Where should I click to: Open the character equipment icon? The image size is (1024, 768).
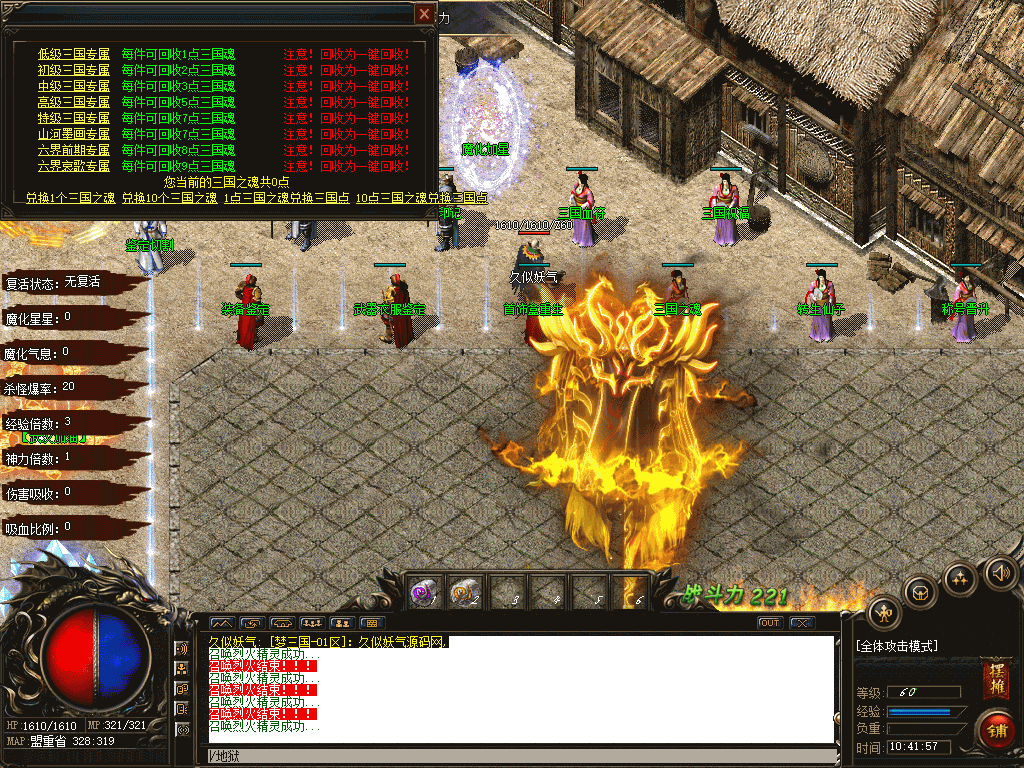coord(884,614)
